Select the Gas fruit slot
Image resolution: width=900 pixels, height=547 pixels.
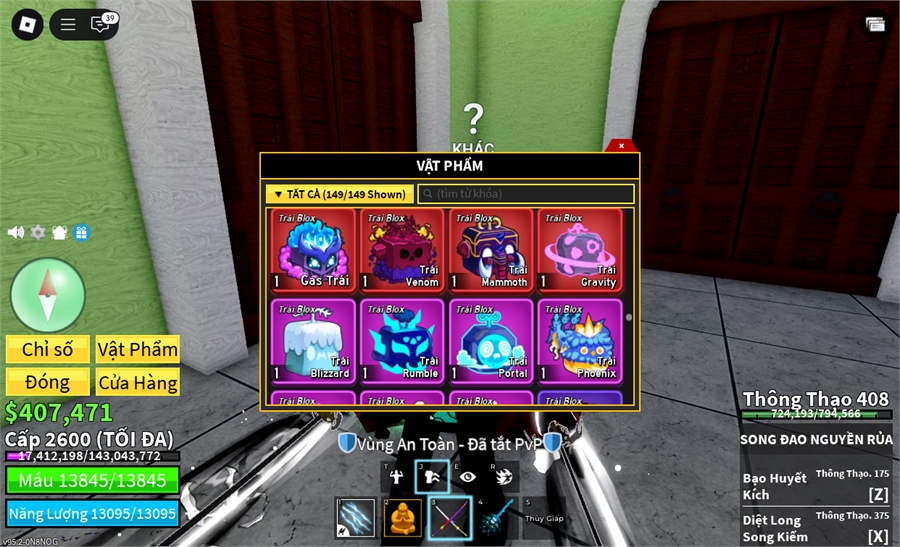313,249
